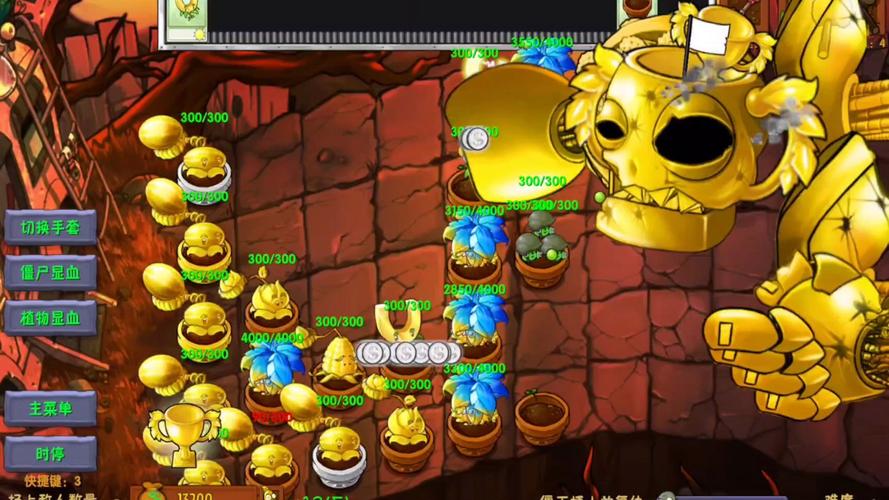Image resolution: width=889 pixels, height=500 pixels.
Task: Select the golden plant seed packet
Action: [x=183, y=19]
